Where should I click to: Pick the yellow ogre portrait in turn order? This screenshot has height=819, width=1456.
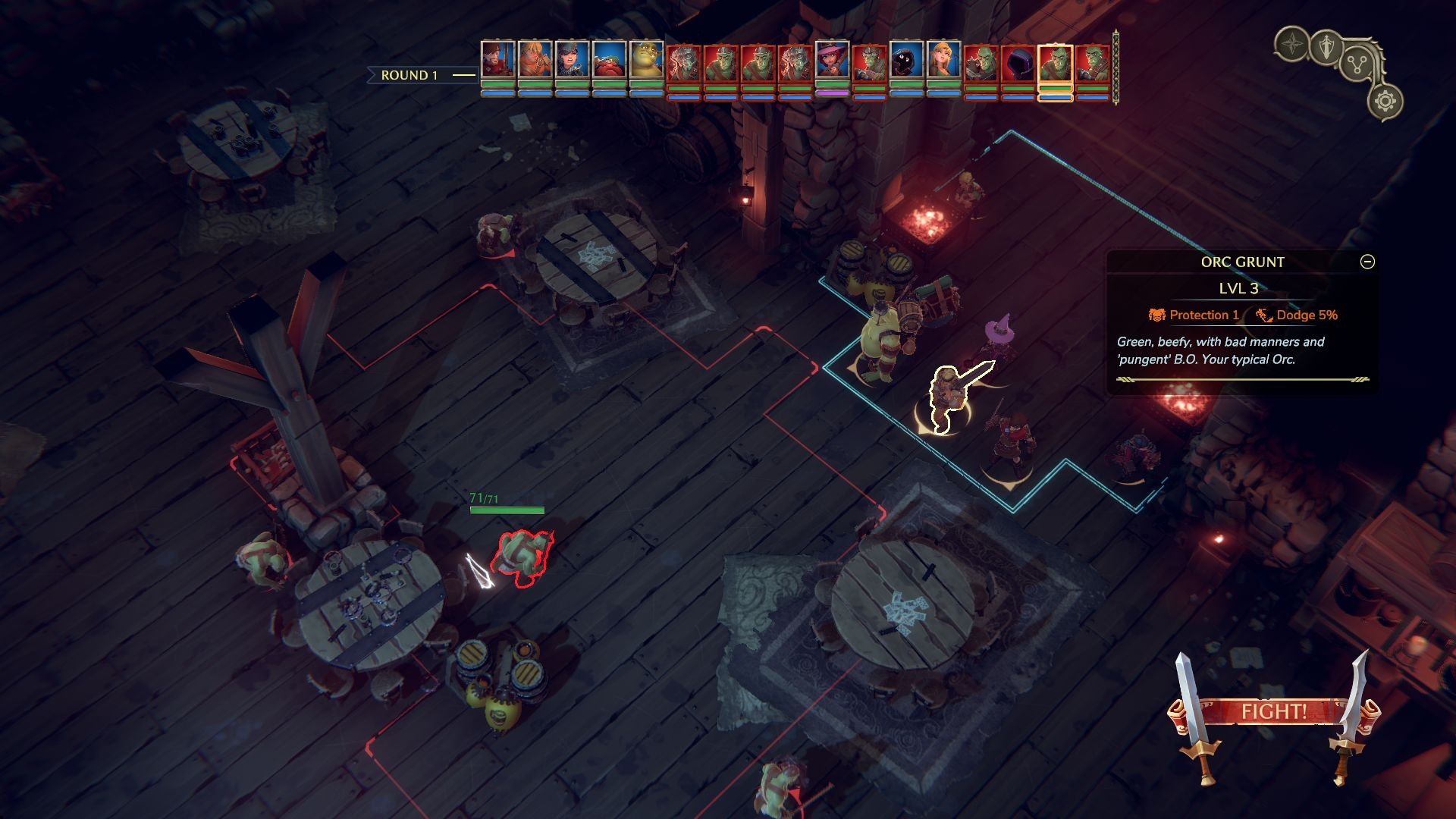tap(646, 59)
